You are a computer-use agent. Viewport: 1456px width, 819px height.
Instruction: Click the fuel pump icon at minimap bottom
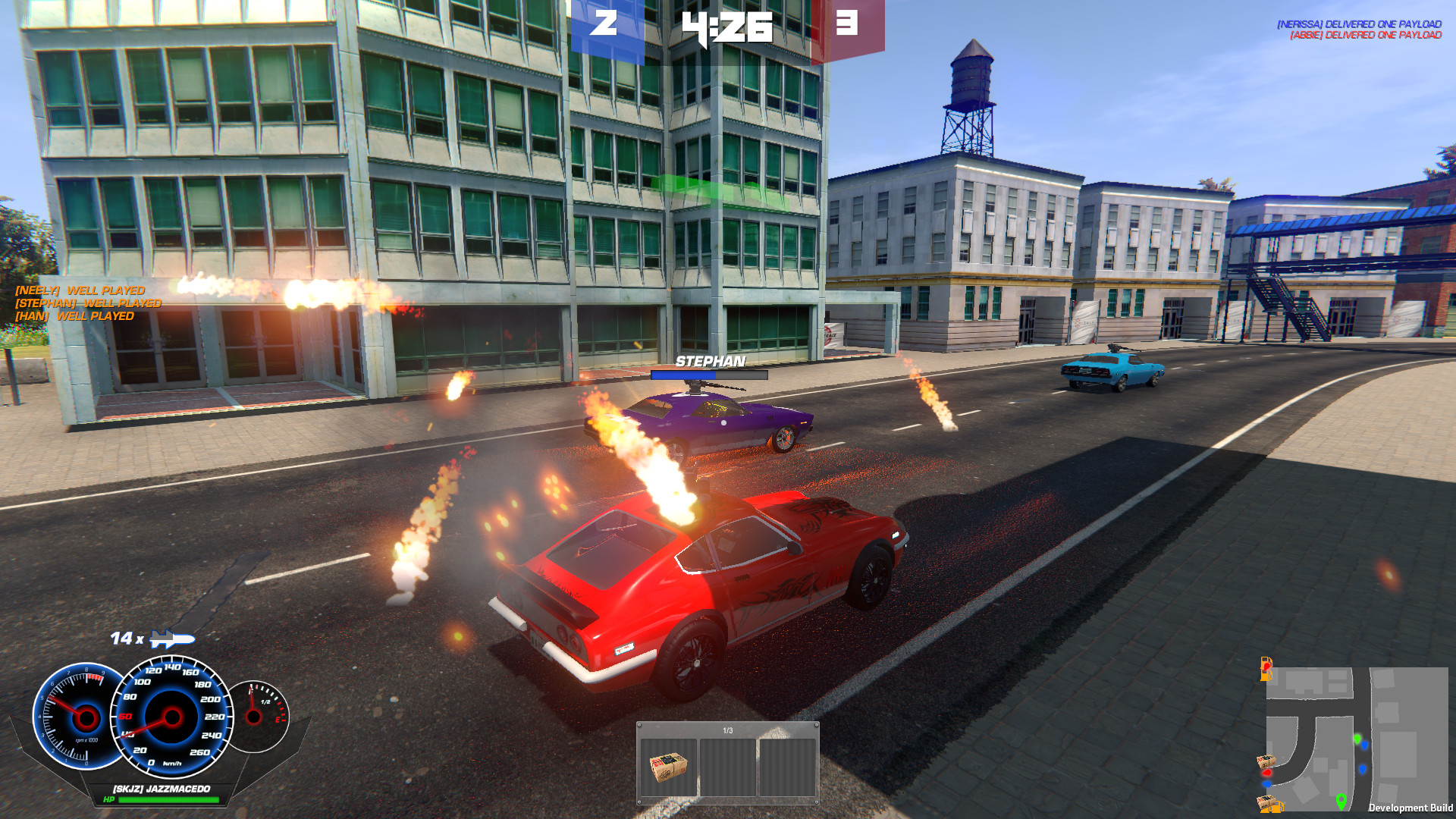(x=1278, y=808)
